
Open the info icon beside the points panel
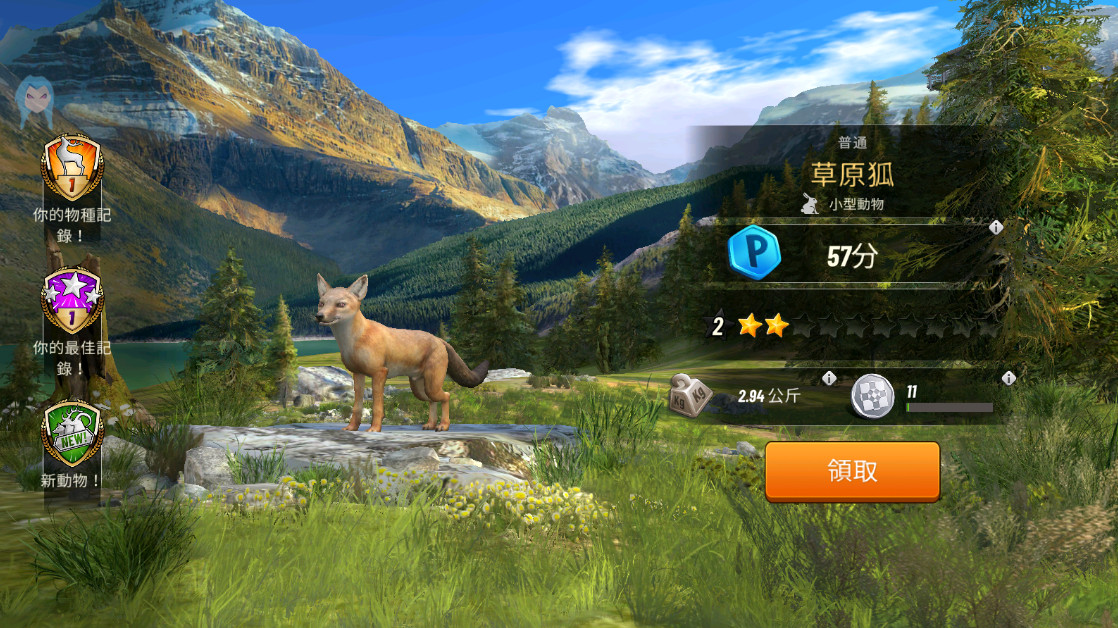tap(996, 228)
